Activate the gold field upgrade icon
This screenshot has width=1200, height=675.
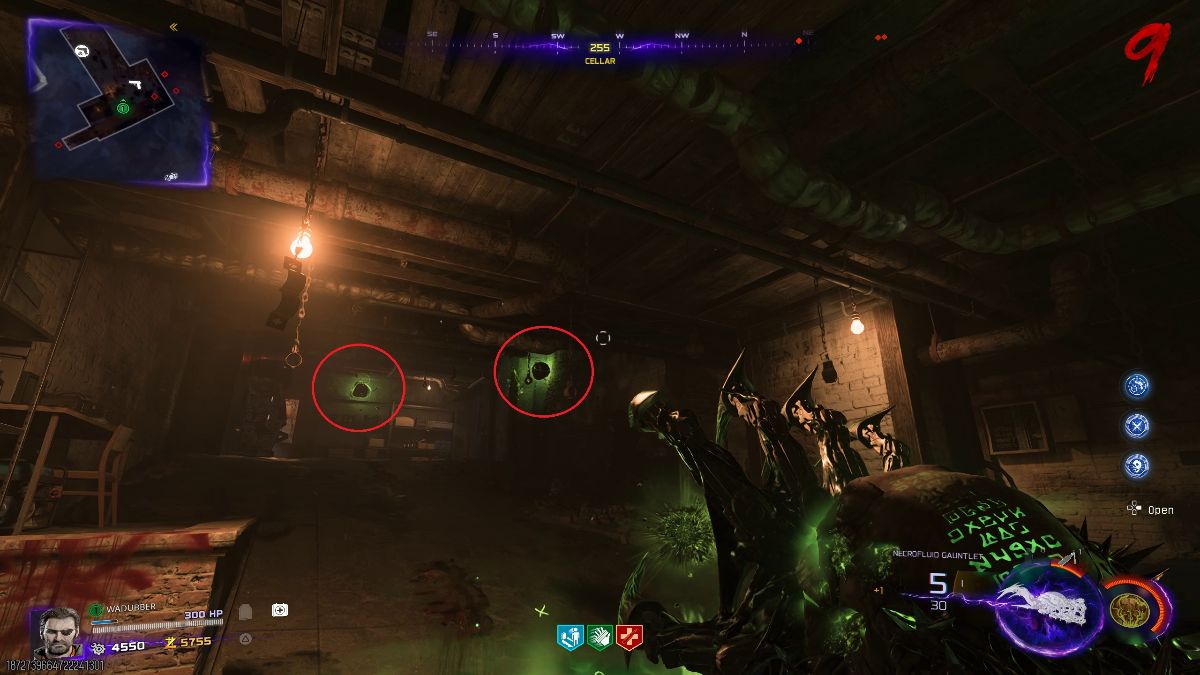(1129, 607)
